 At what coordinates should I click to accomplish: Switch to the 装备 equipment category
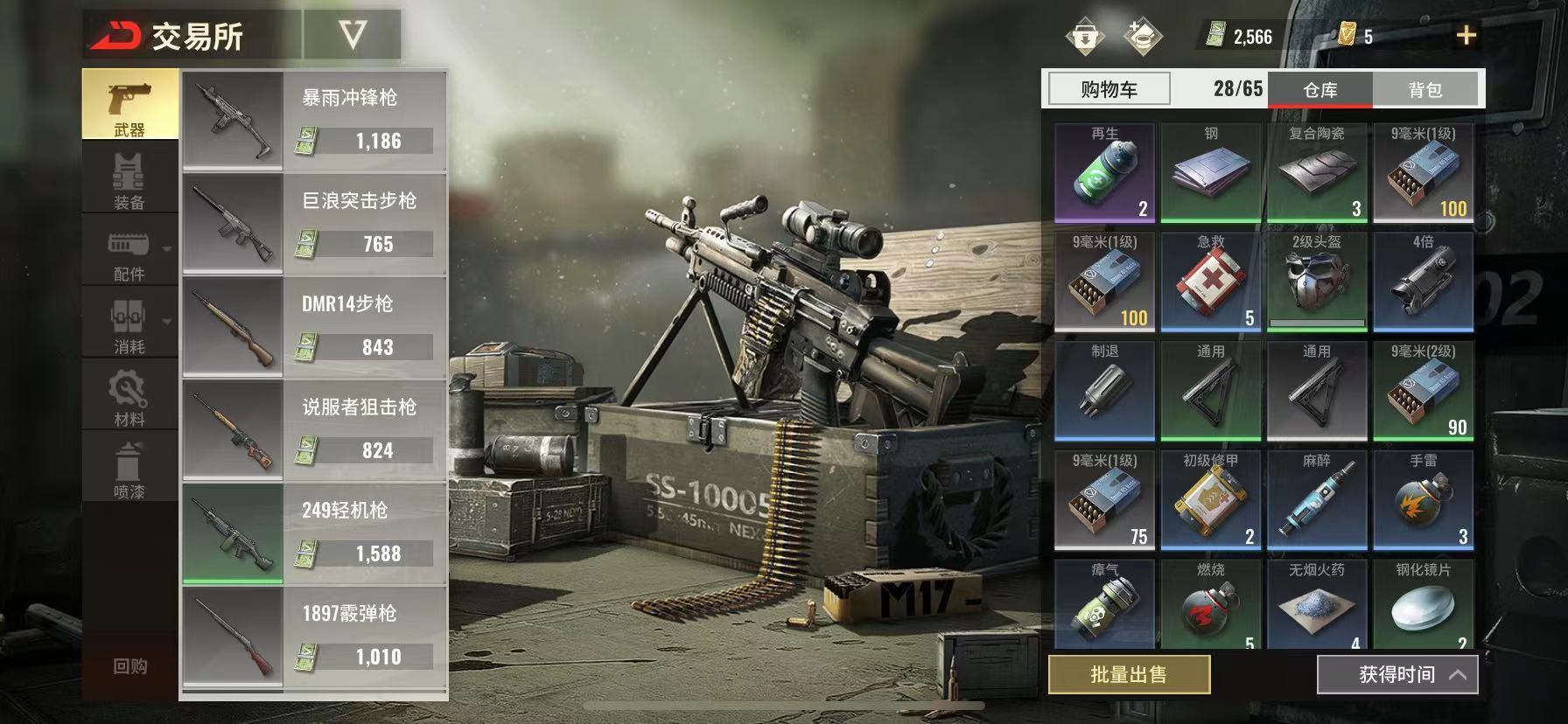point(129,179)
